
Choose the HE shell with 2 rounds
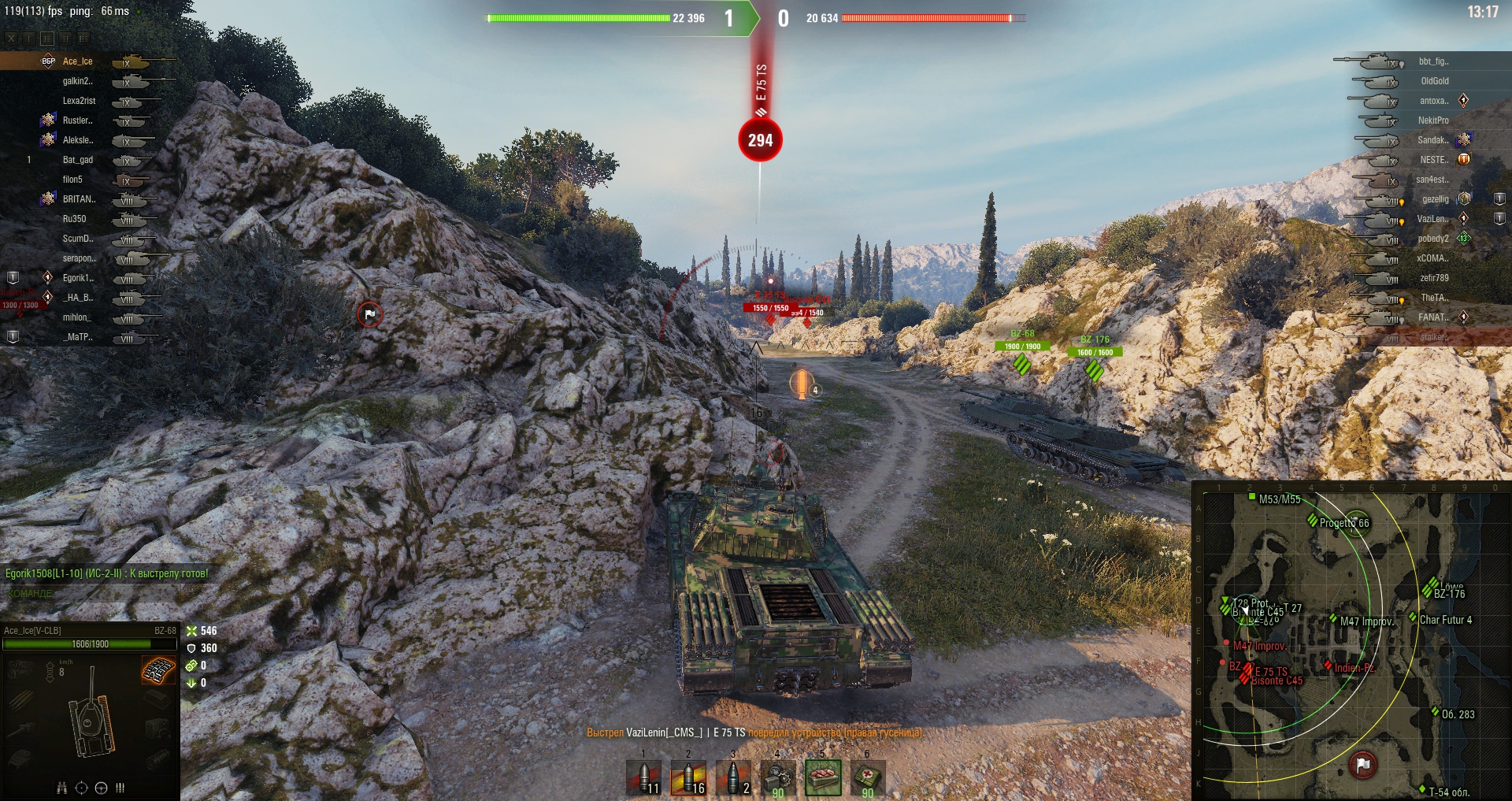click(733, 777)
